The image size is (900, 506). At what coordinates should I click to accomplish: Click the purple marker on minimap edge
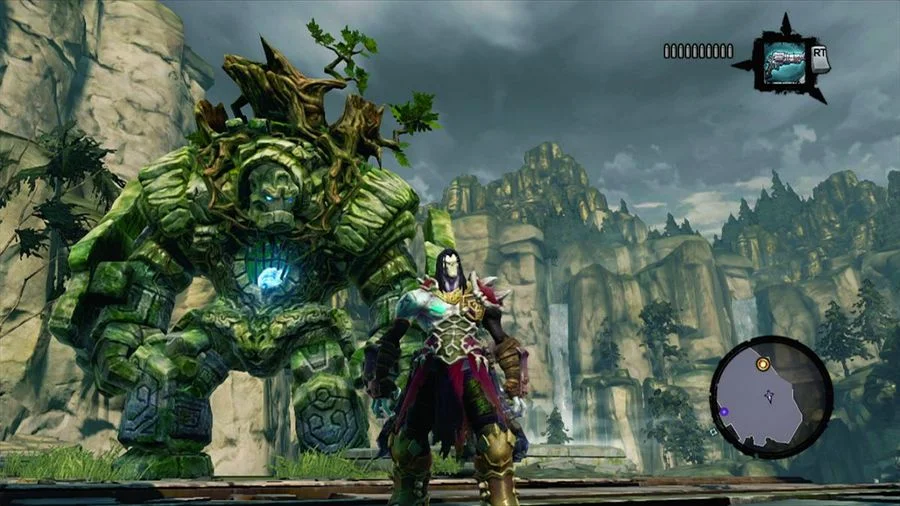pos(723,411)
